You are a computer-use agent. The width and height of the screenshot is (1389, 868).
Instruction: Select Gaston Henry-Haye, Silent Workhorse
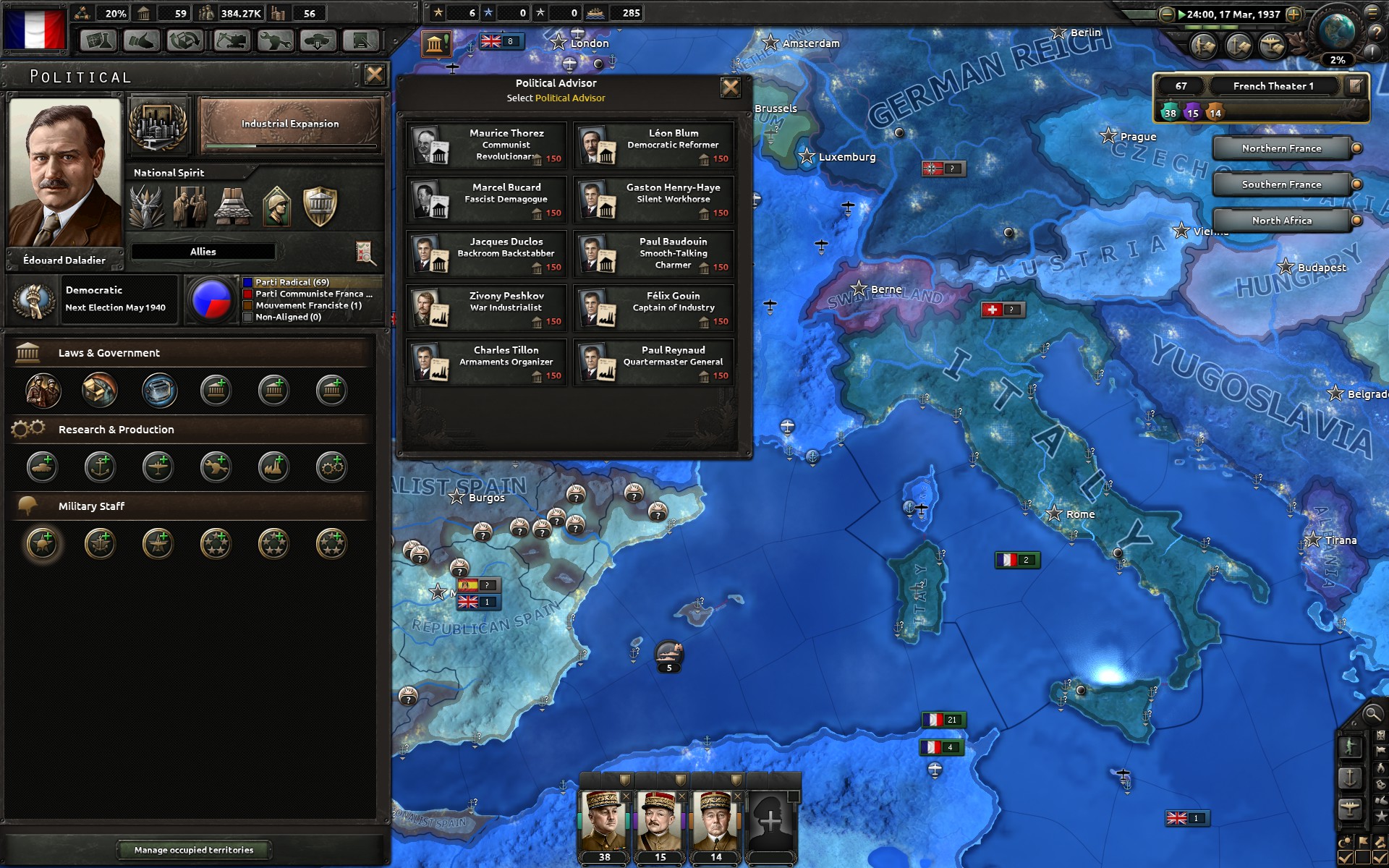[x=653, y=200]
